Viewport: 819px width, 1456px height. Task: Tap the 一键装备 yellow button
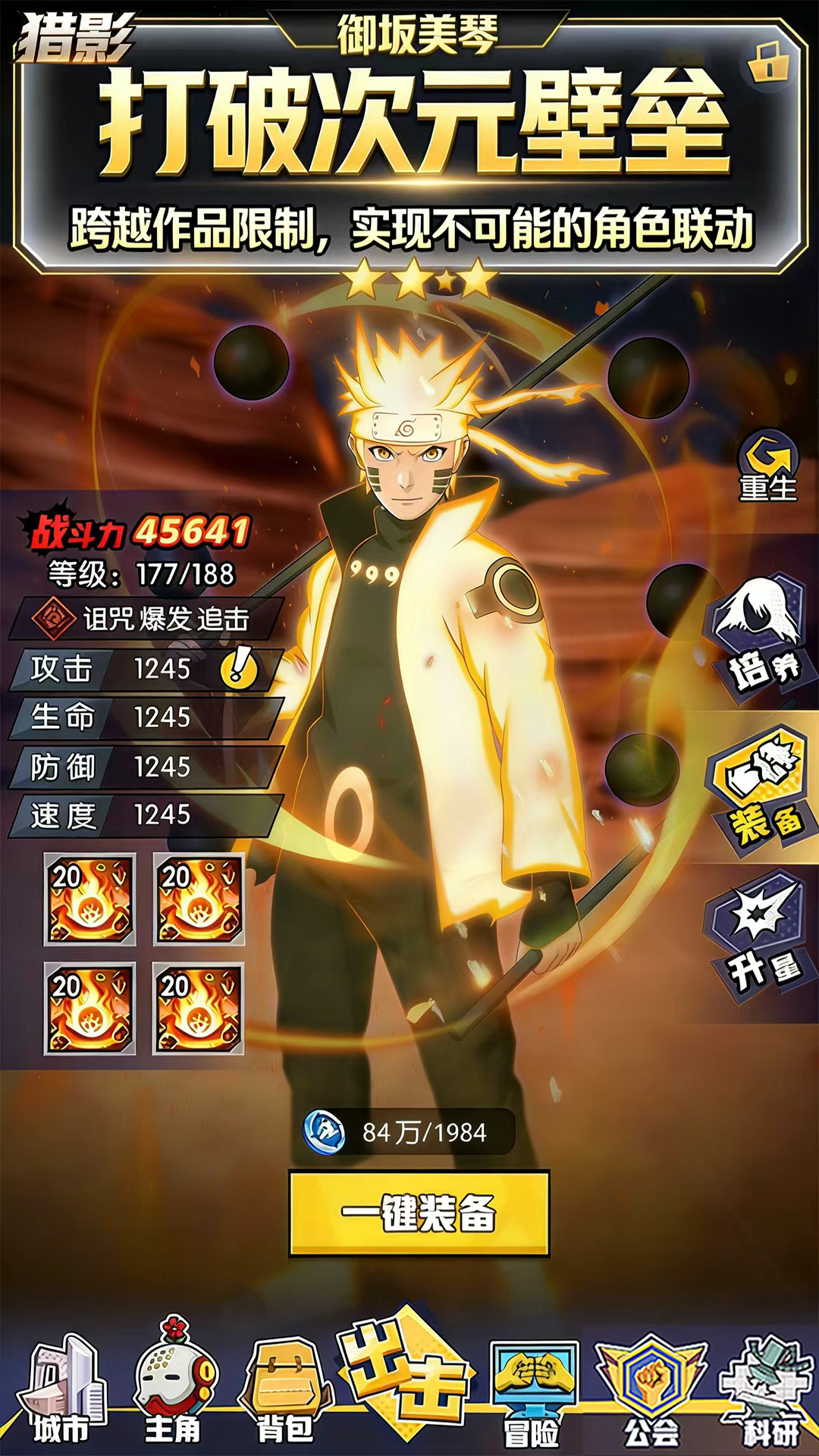[419, 1213]
